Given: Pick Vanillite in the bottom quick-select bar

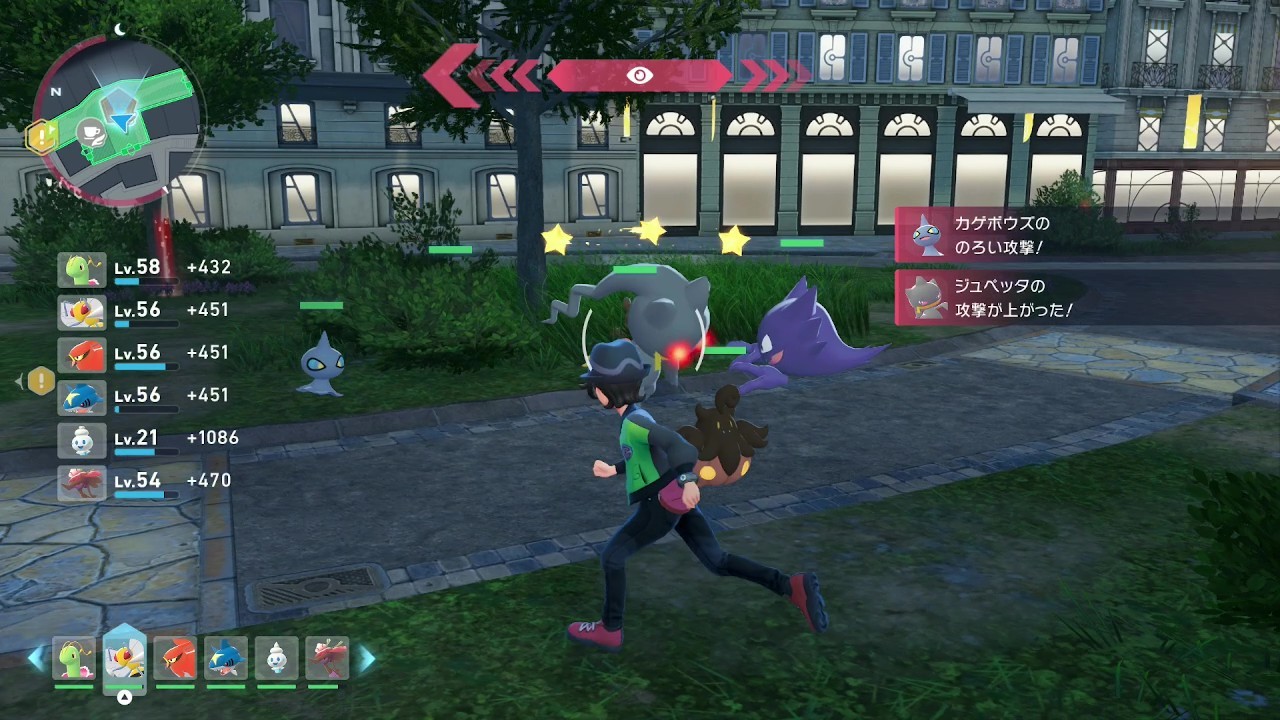Looking at the screenshot, I should click(276, 658).
